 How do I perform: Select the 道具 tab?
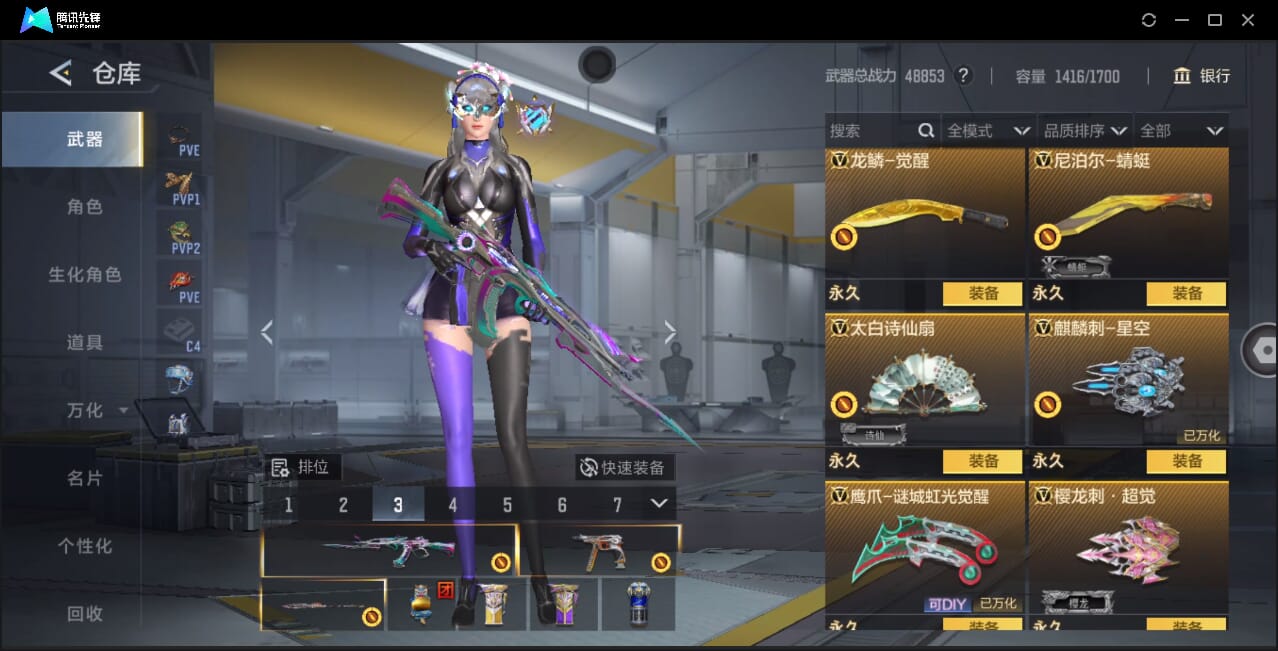point(85,342)
